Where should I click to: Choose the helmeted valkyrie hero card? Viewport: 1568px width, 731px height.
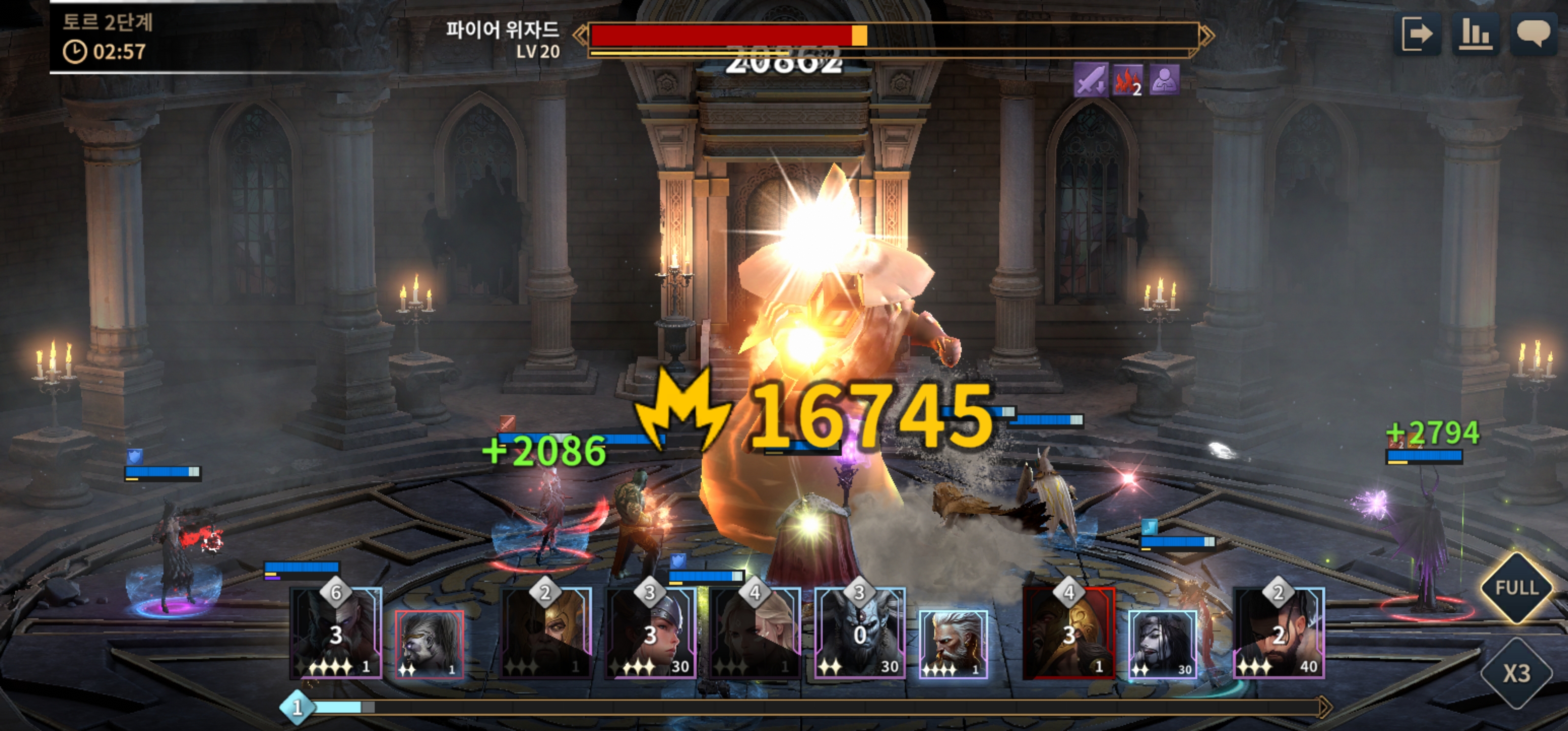[x=650, y=634]
